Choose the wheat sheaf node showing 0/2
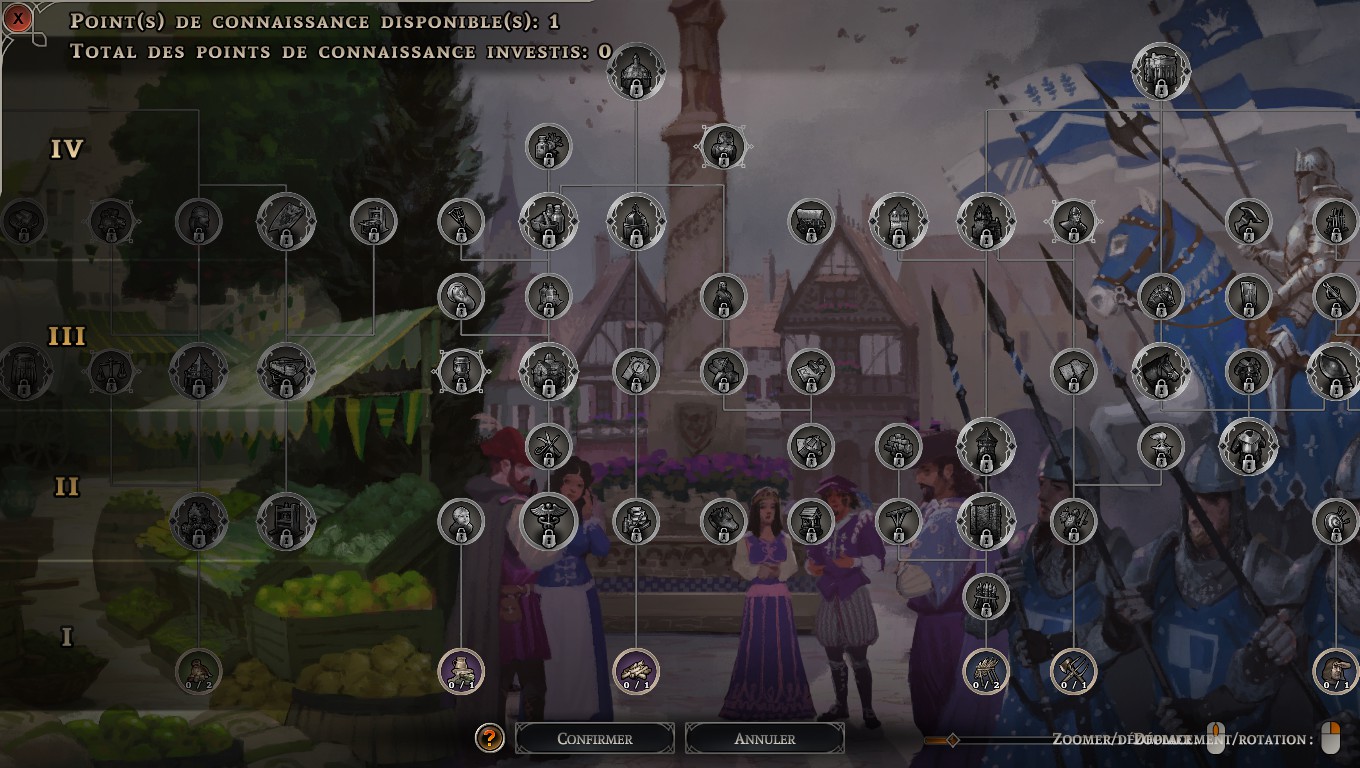This screenshot has width=1360, height=768. 986,670
